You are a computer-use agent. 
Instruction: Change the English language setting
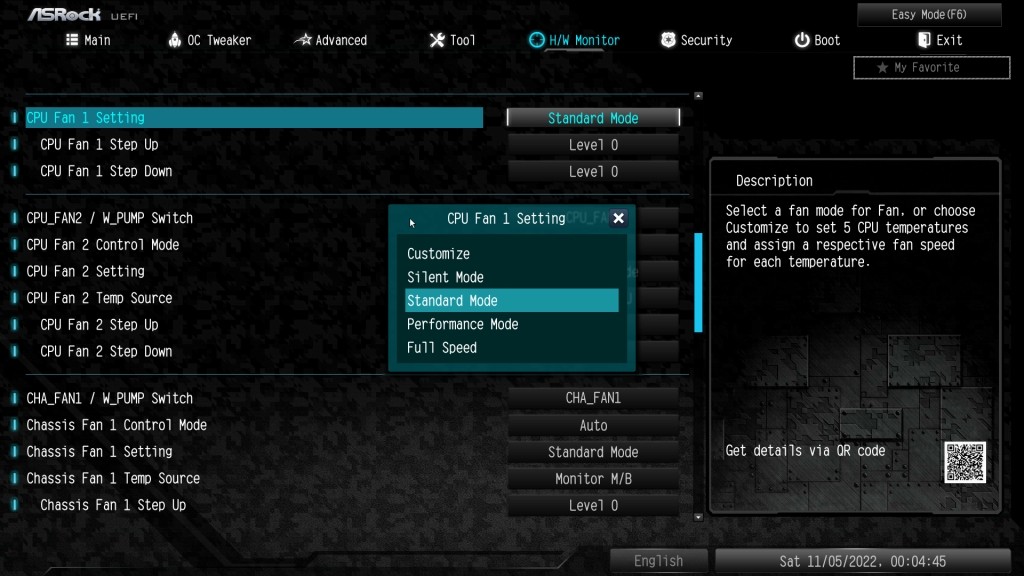click(658, 561)
